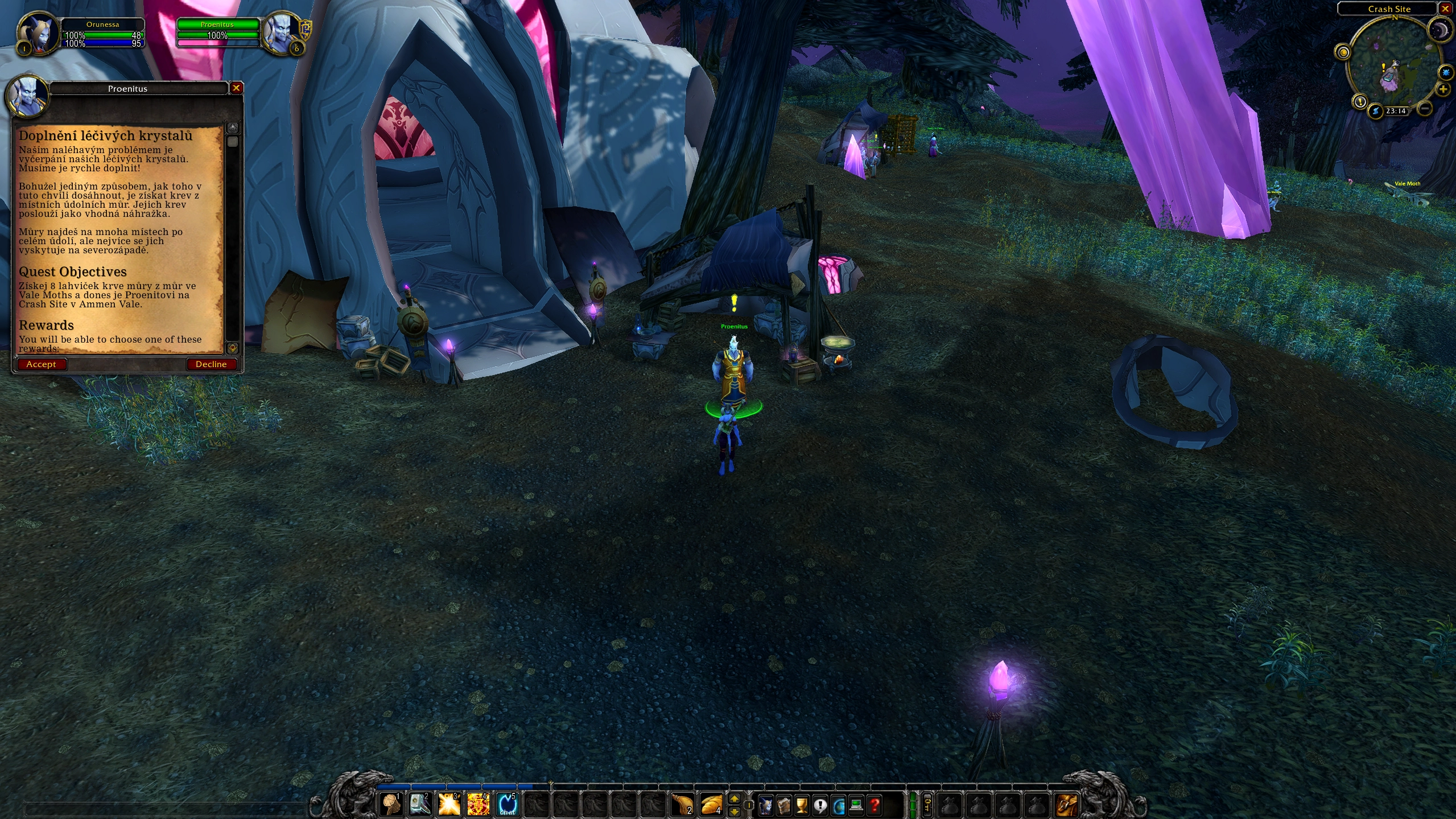Close the Proenitus quest window

coord(236,88)
